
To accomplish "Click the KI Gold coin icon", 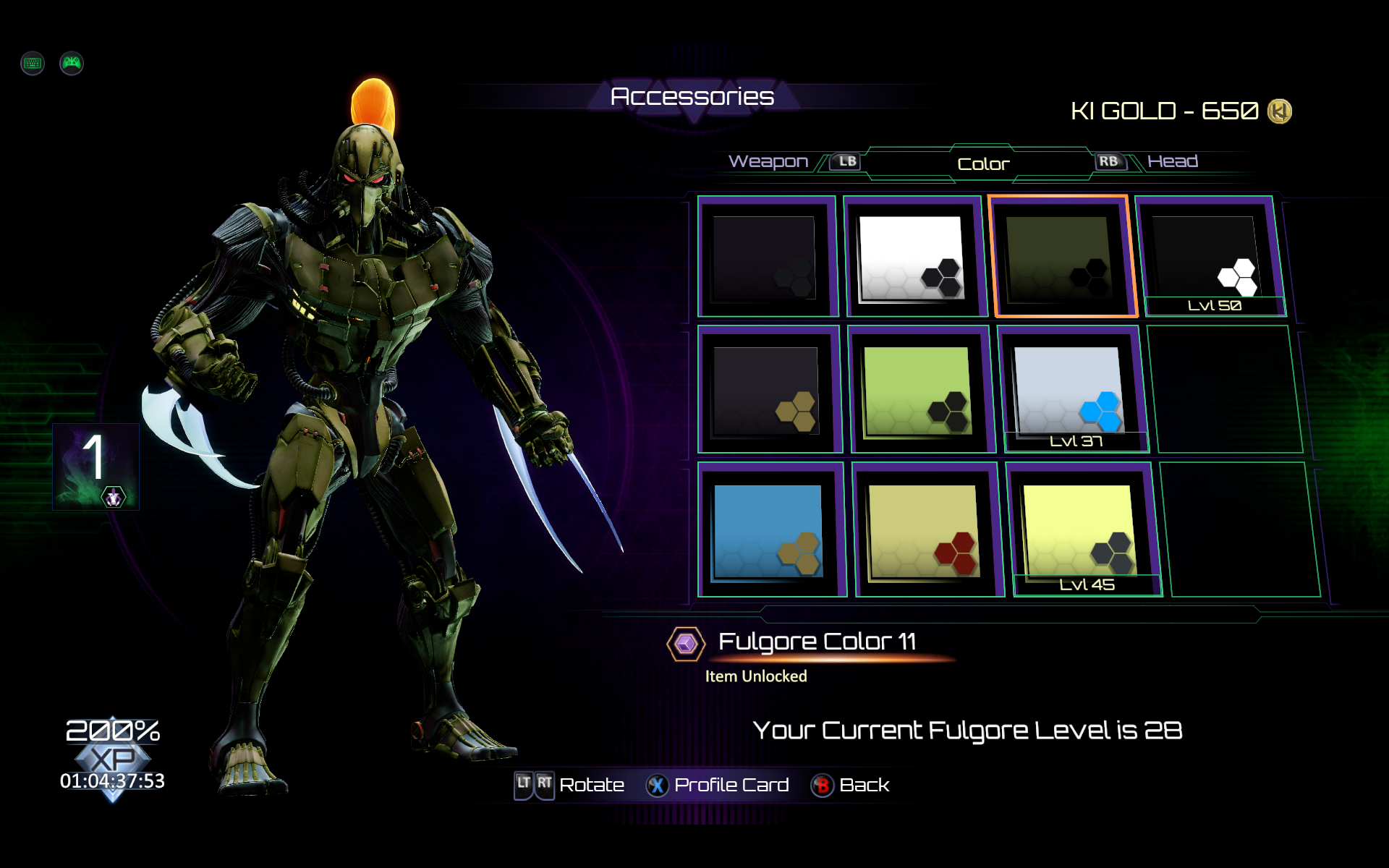I will click(1279, 111).
